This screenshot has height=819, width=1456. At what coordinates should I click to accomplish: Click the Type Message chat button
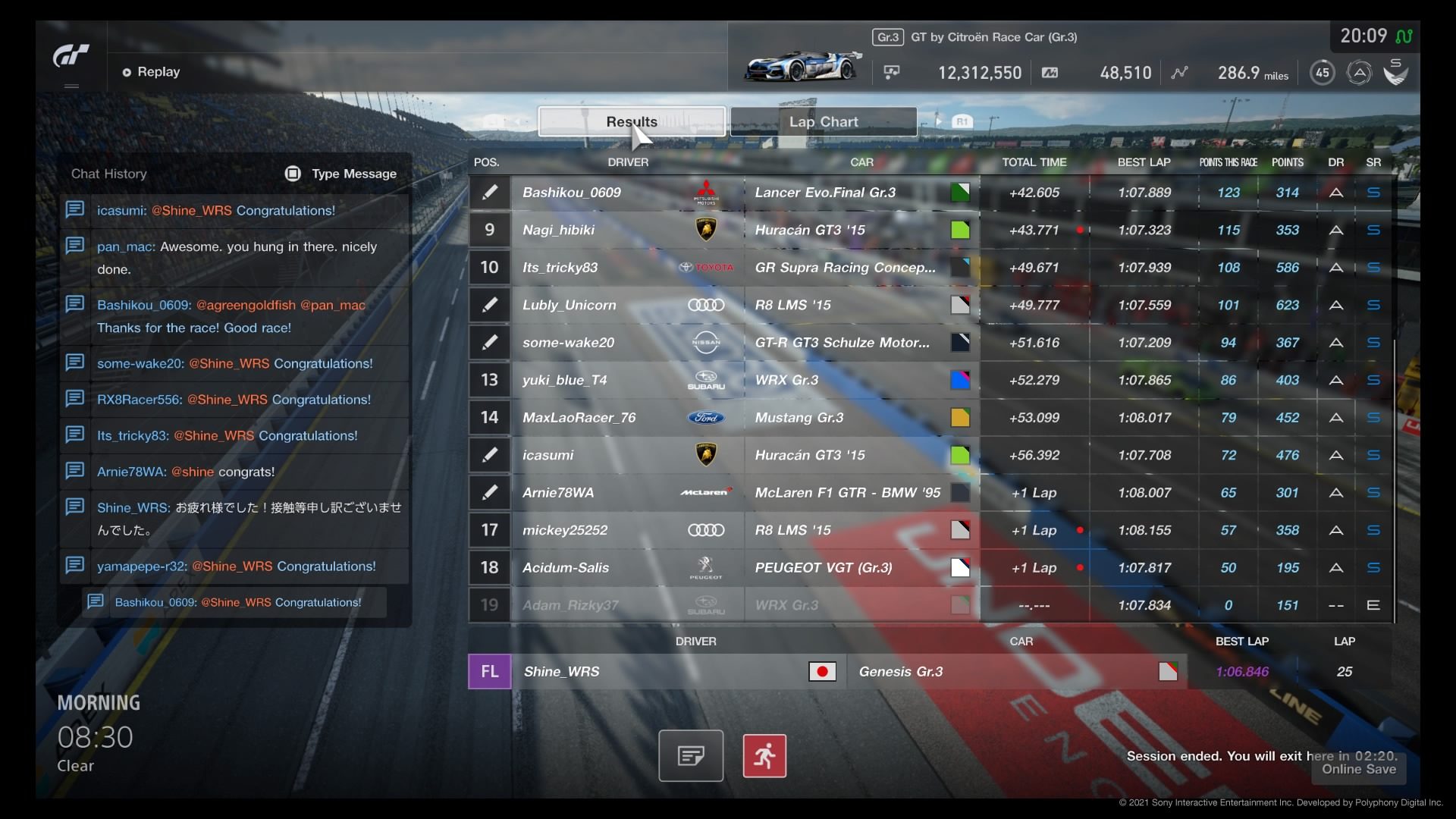(341, 174)
